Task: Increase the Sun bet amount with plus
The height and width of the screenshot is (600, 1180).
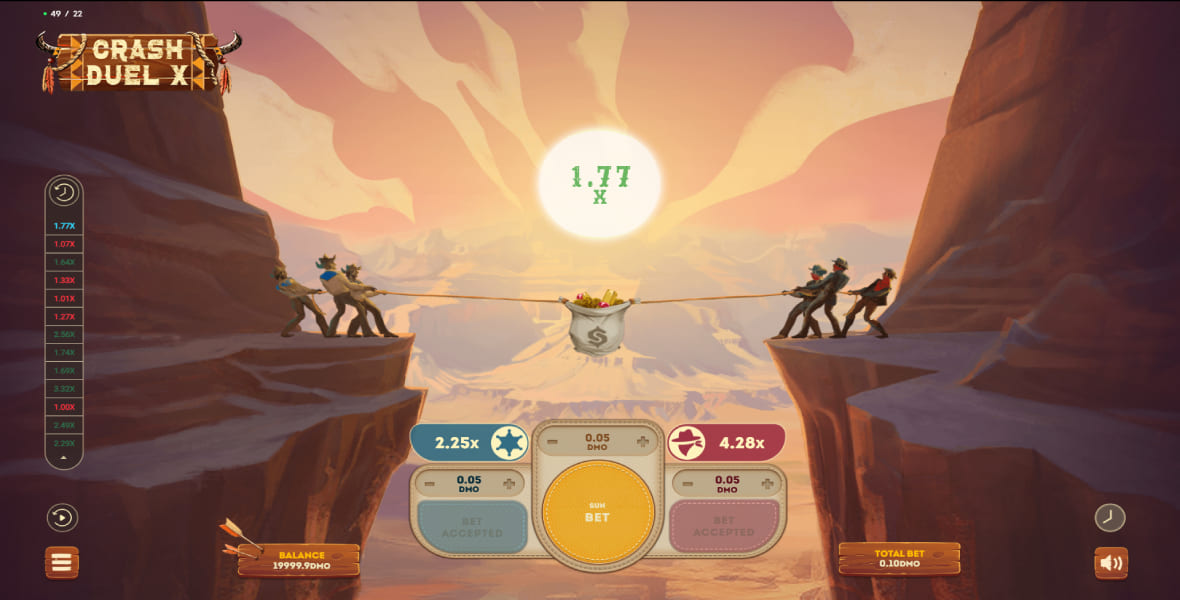Action: click(642, 441)
